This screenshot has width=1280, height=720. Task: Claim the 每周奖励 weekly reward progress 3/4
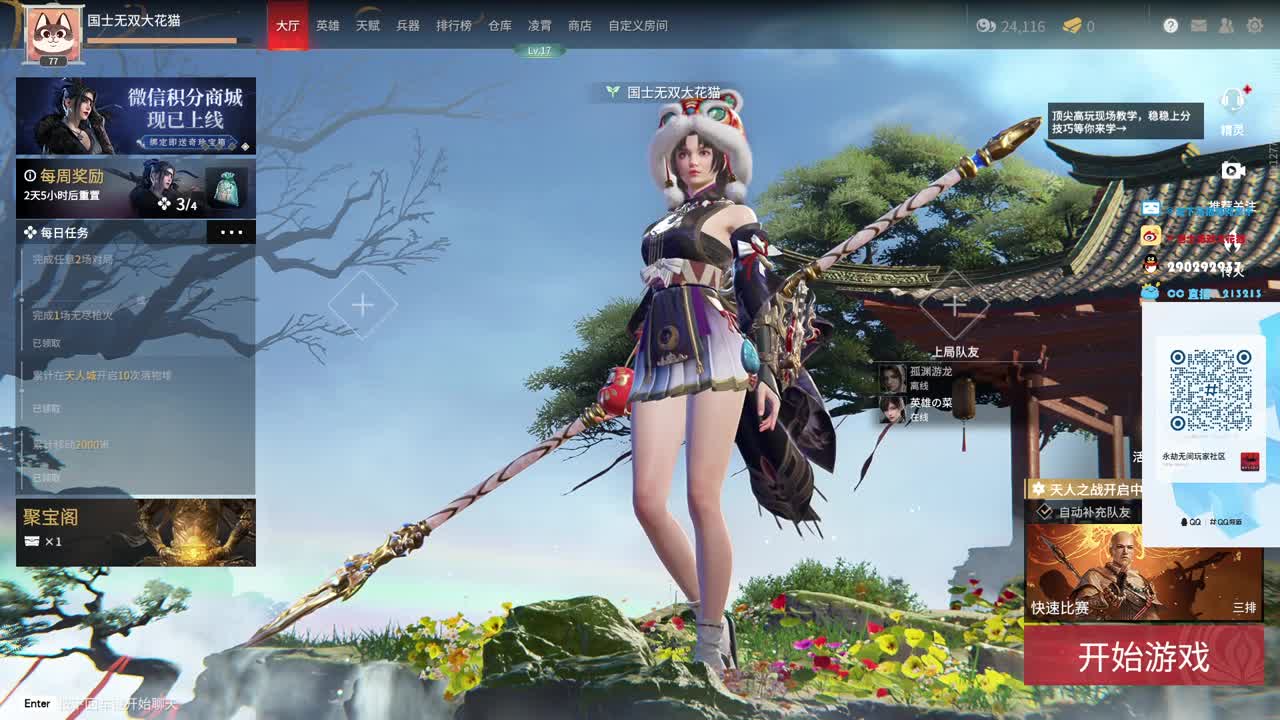[135, 188]
